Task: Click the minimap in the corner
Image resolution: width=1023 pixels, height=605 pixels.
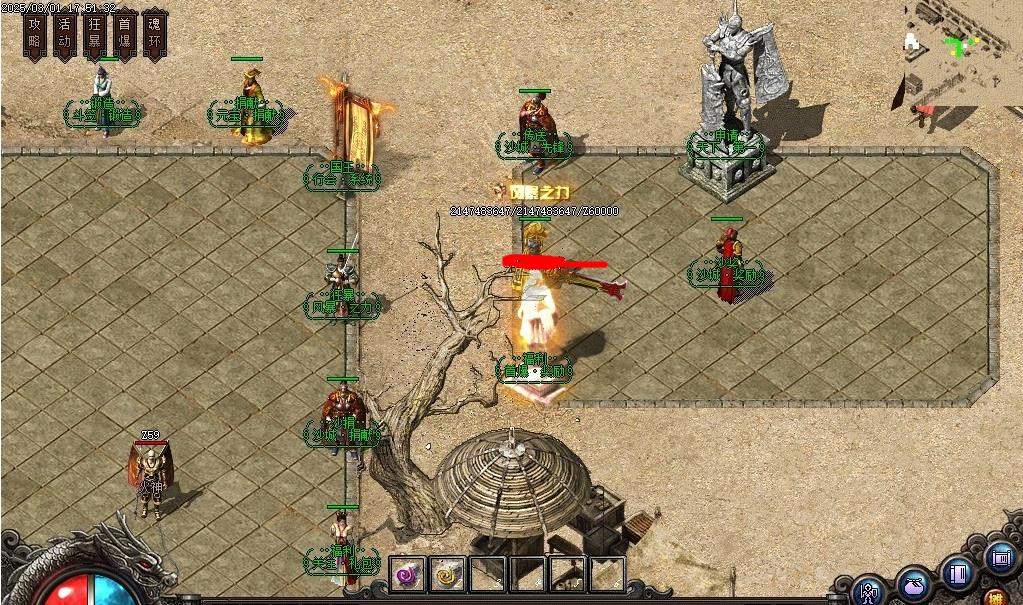Action: (962, 52)
